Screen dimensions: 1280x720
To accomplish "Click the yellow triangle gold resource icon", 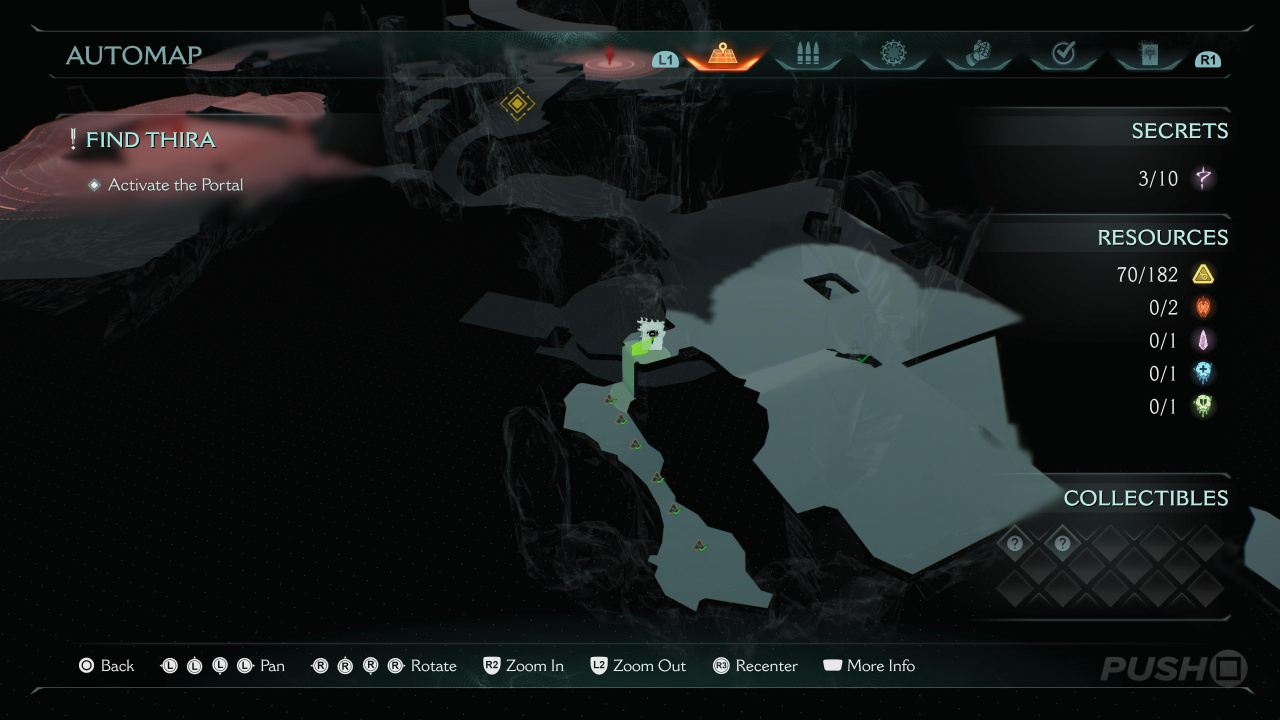I will [x=1203, y=274].
